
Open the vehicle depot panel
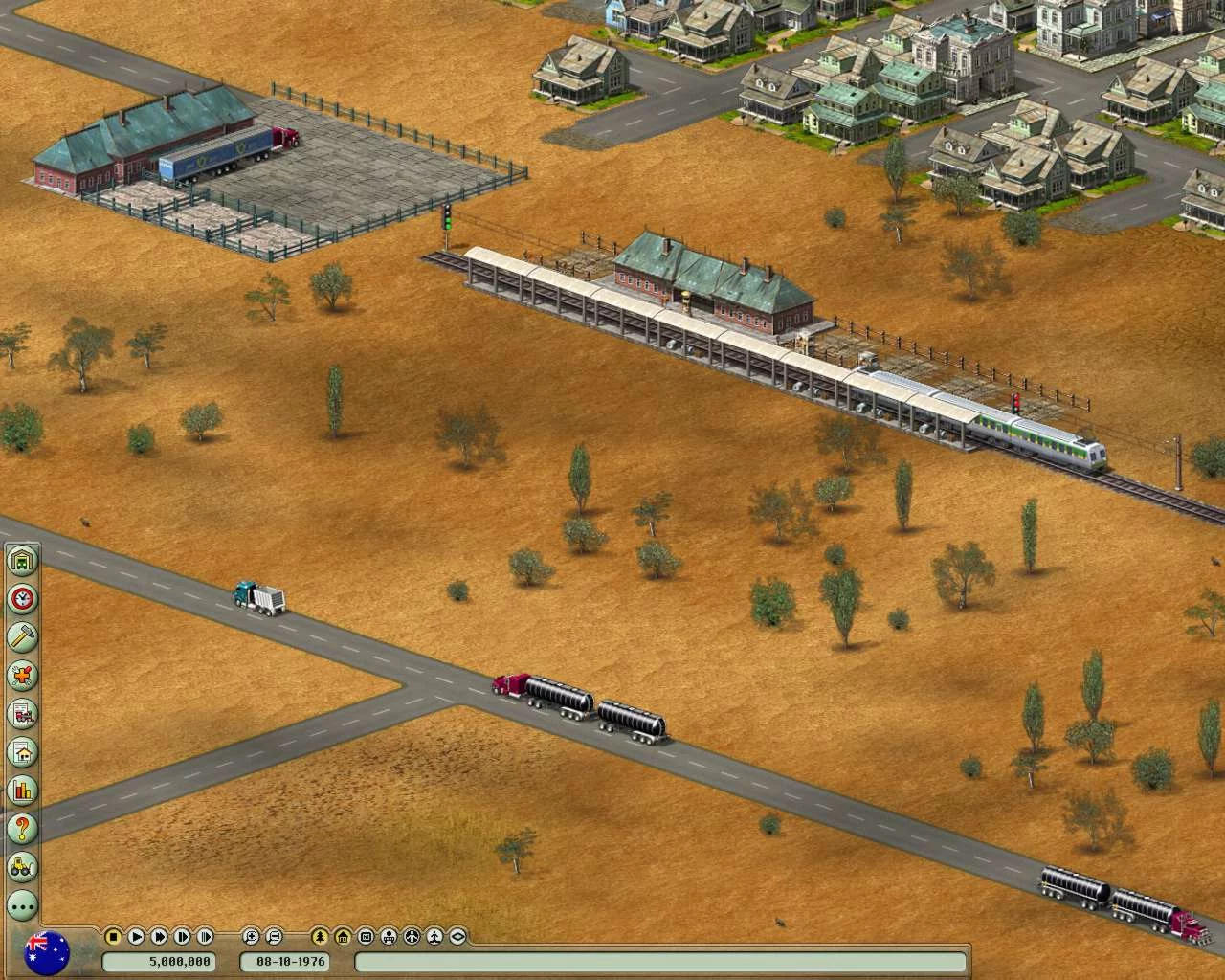[x=21, y=560]
